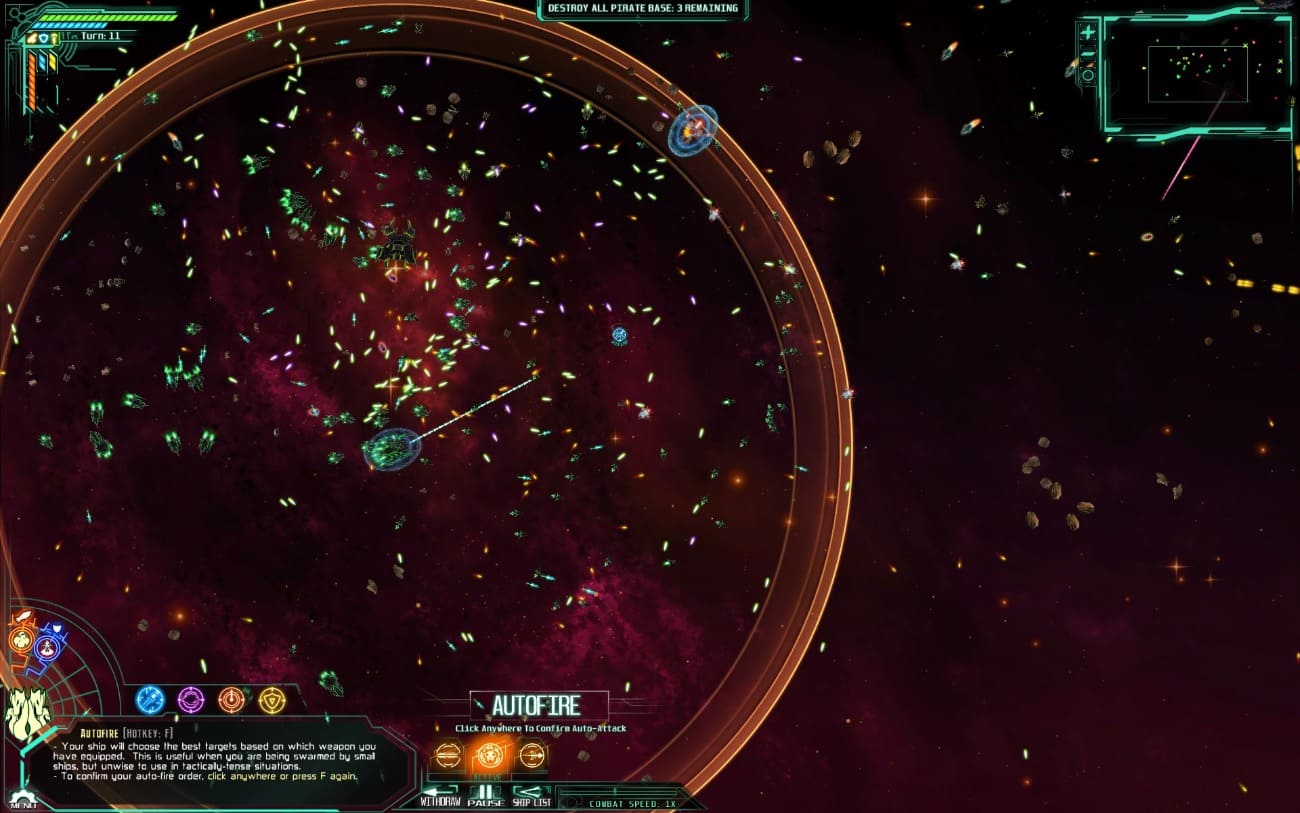1300x813 pixels.
Task: Use the orange targeting ability icon
Action: click(231, 698)
